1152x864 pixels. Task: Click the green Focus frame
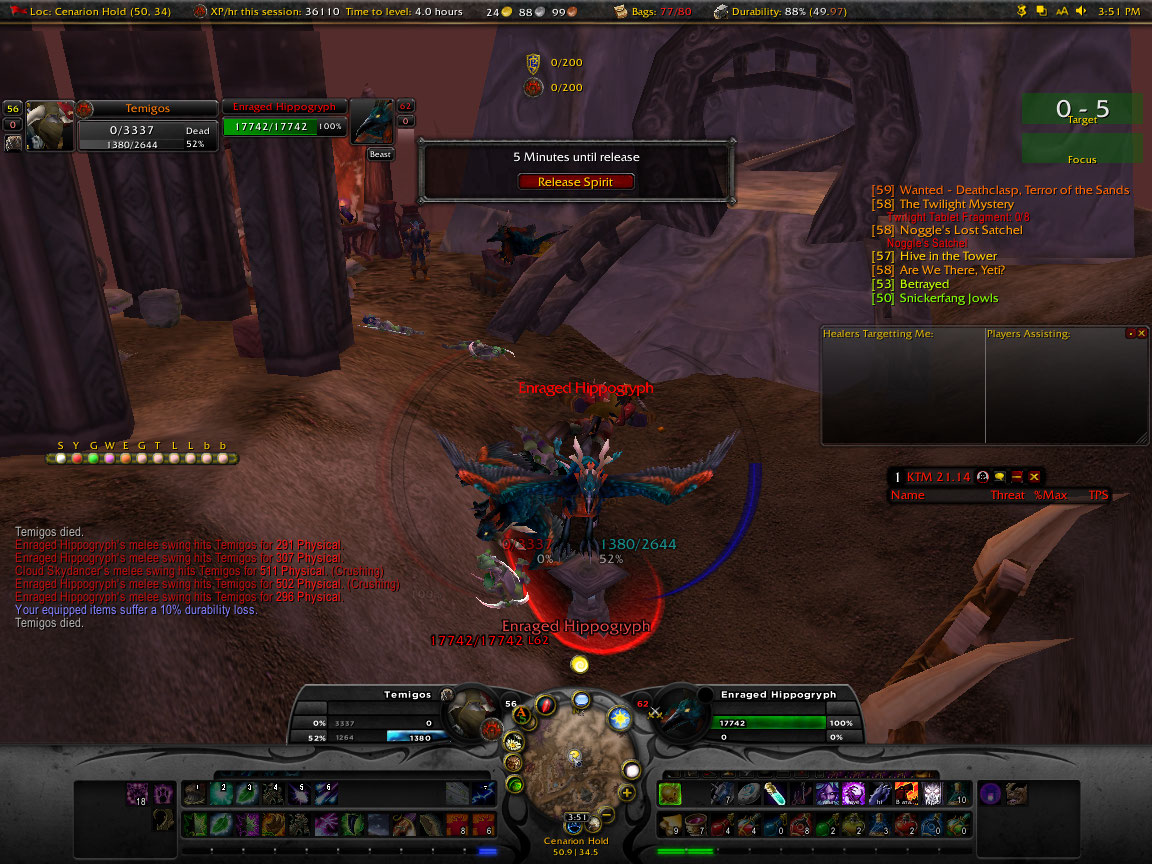[x=1082, y=150]
